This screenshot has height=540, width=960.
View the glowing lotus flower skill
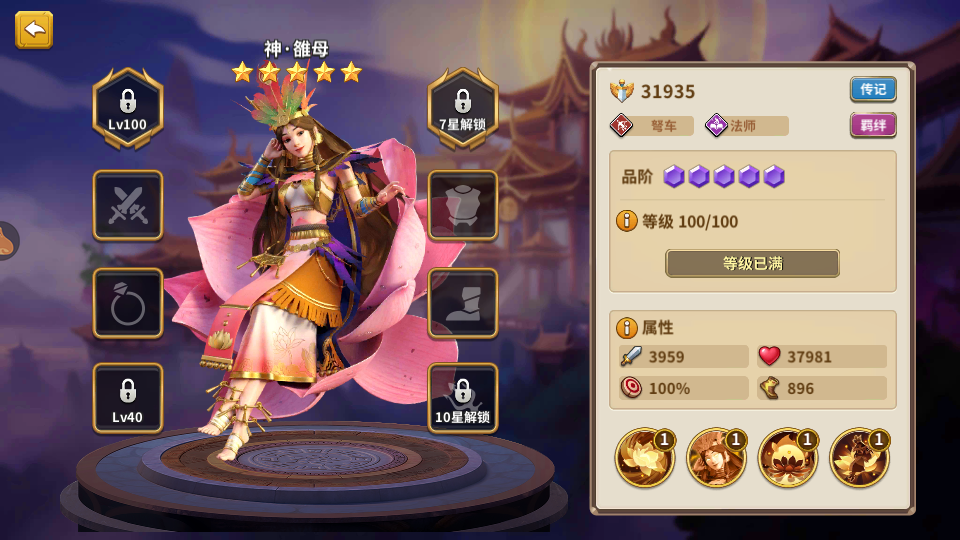645,458
